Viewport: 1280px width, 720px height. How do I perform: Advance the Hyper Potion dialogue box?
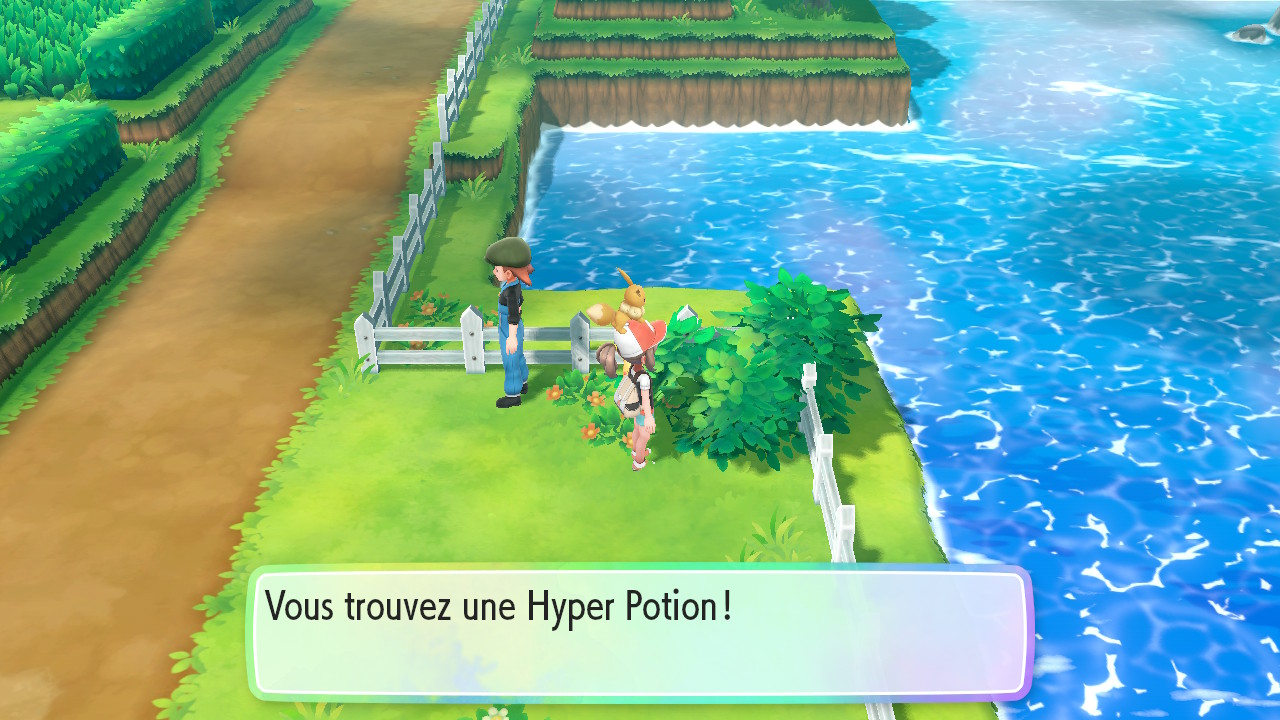point(639,633)
